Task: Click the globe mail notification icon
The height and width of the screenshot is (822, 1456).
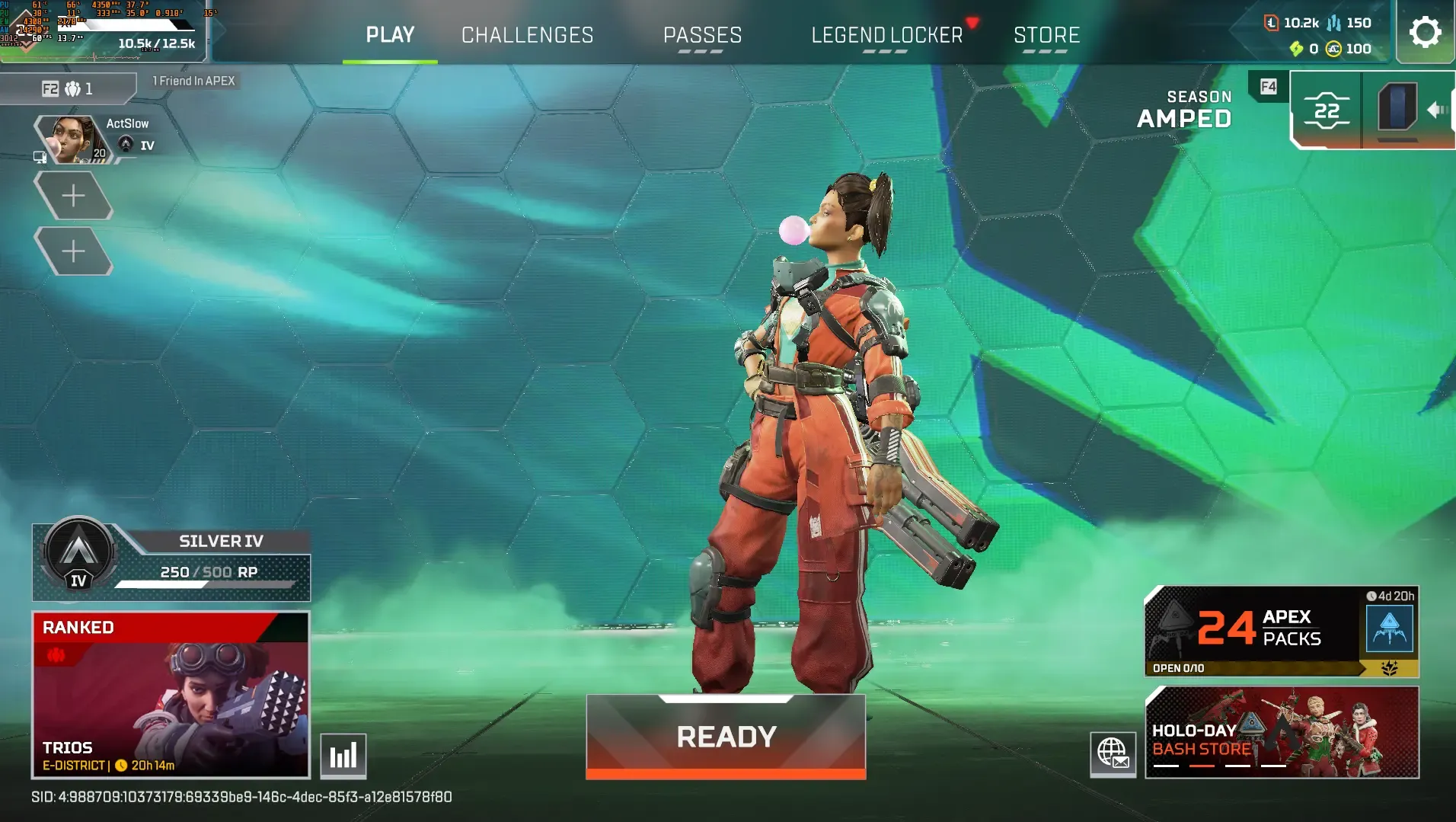Action: [1114, 755]
